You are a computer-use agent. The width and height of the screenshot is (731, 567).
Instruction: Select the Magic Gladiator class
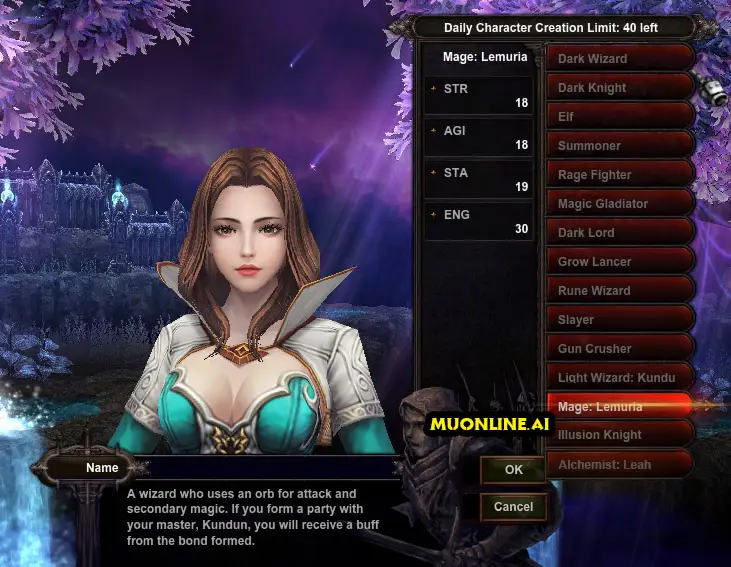click(618, 203)
